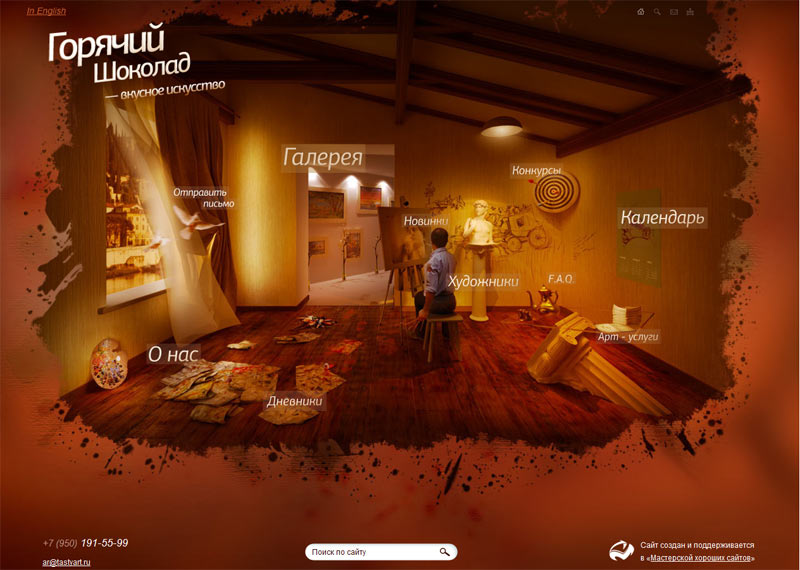Screen dimensions: 800x570
Task: Go to the Дневники section
Action: tap(294, 401)
